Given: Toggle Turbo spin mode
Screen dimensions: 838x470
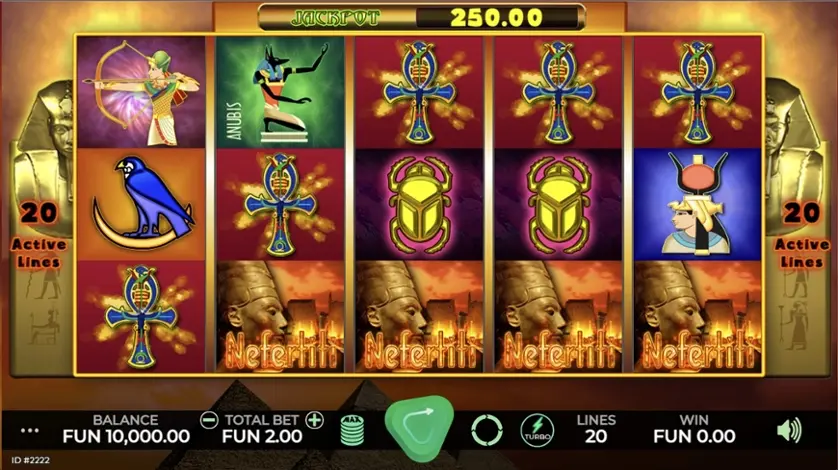Looking at the screenshot, I should 537,431.
